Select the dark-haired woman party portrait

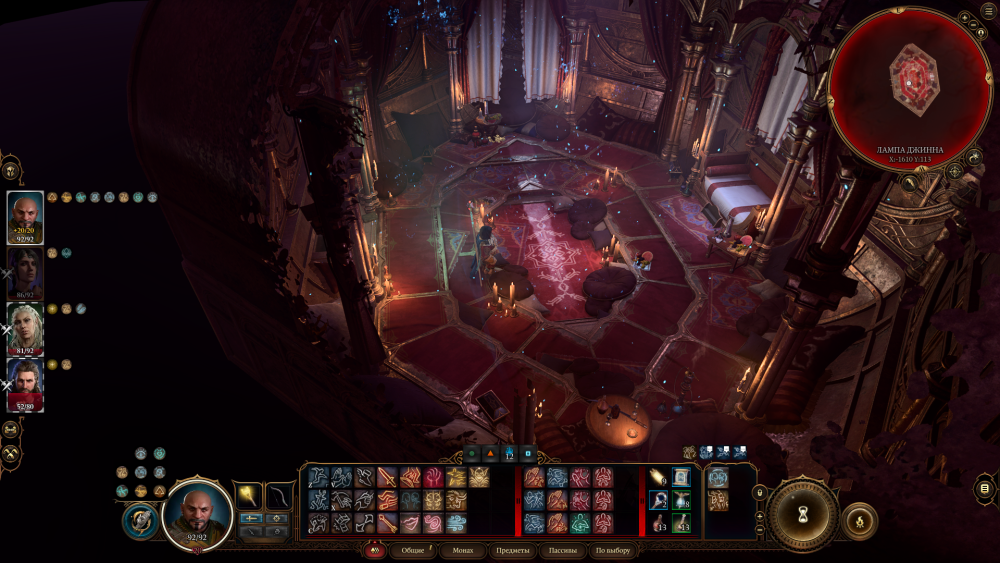coord(25,270)
